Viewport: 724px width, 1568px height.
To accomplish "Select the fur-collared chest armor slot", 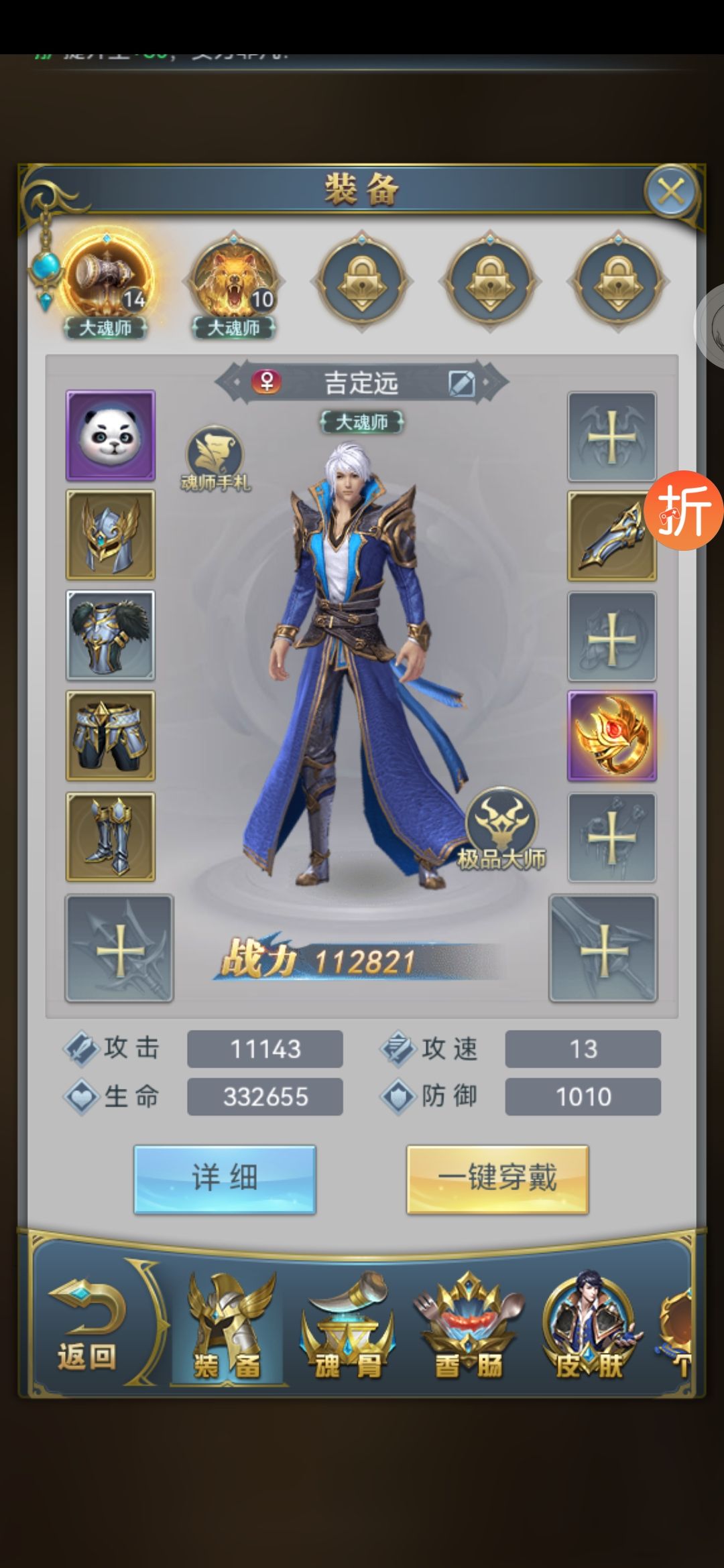I will click(111, 635).
